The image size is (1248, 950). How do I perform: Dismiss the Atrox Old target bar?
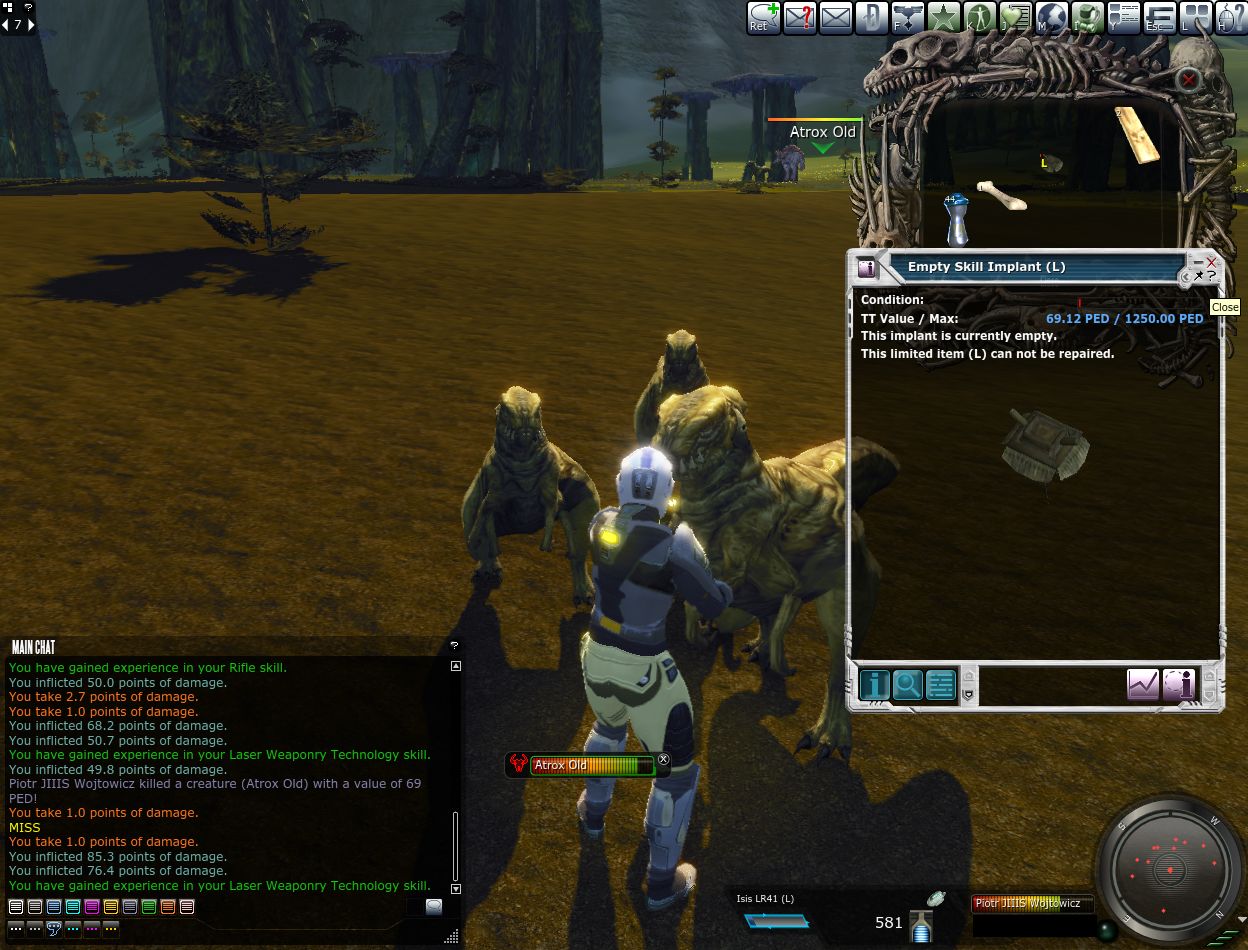coord(663,760)
